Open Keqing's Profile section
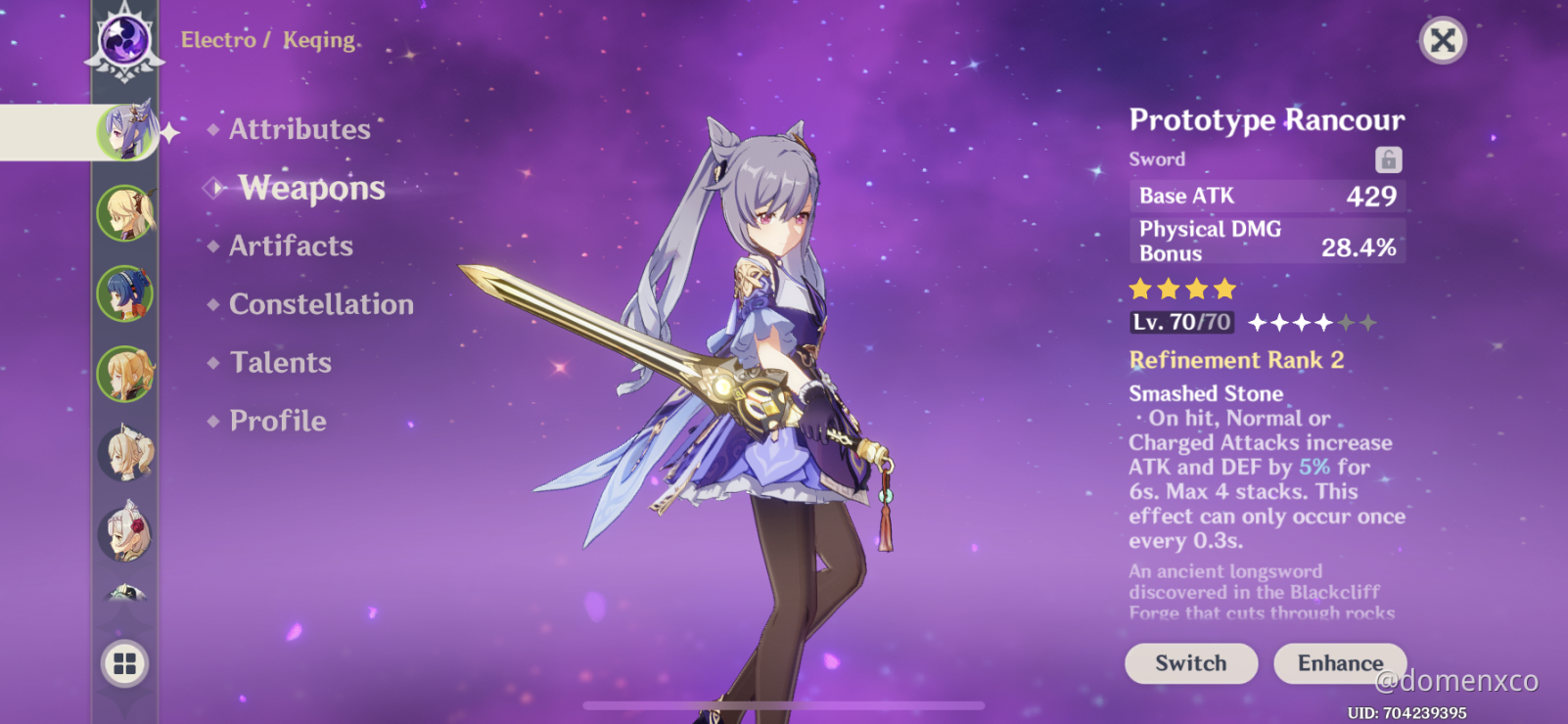1568x724 pixels. pyautogui.click(x=277, y=421)
